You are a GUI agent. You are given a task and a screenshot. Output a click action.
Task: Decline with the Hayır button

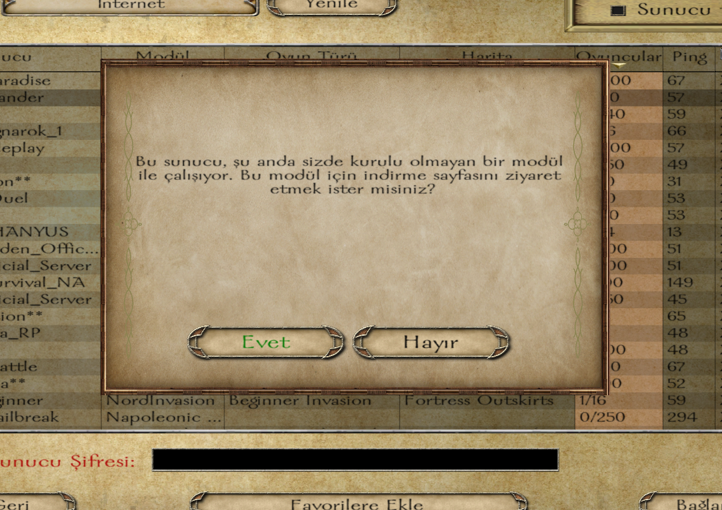pyautogui.click(x=431, y=343)
